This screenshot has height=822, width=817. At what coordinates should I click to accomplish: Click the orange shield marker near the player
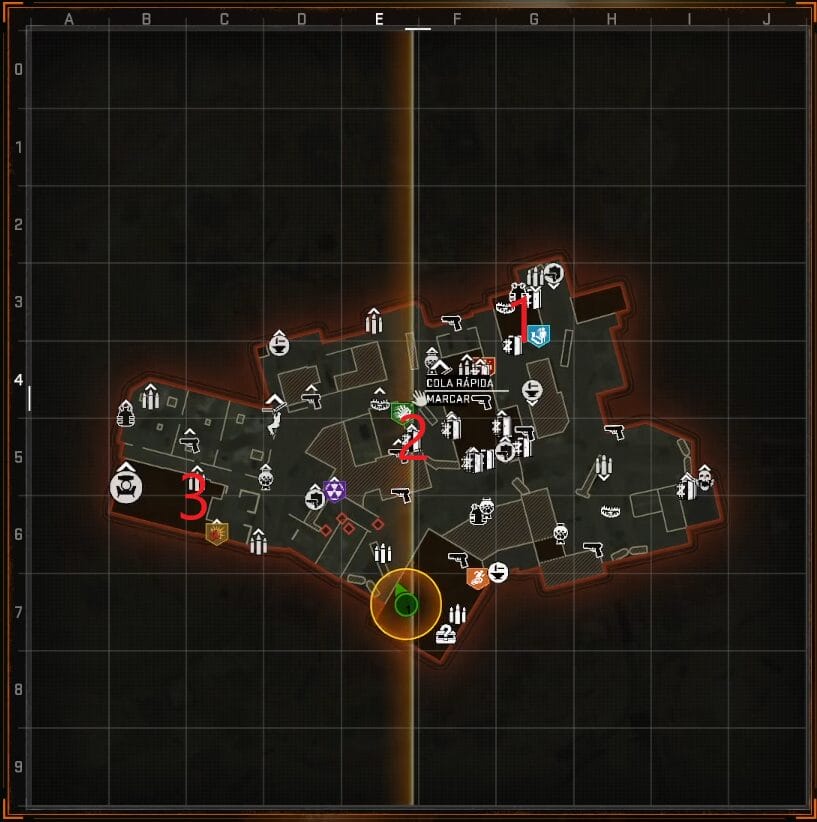477,577
